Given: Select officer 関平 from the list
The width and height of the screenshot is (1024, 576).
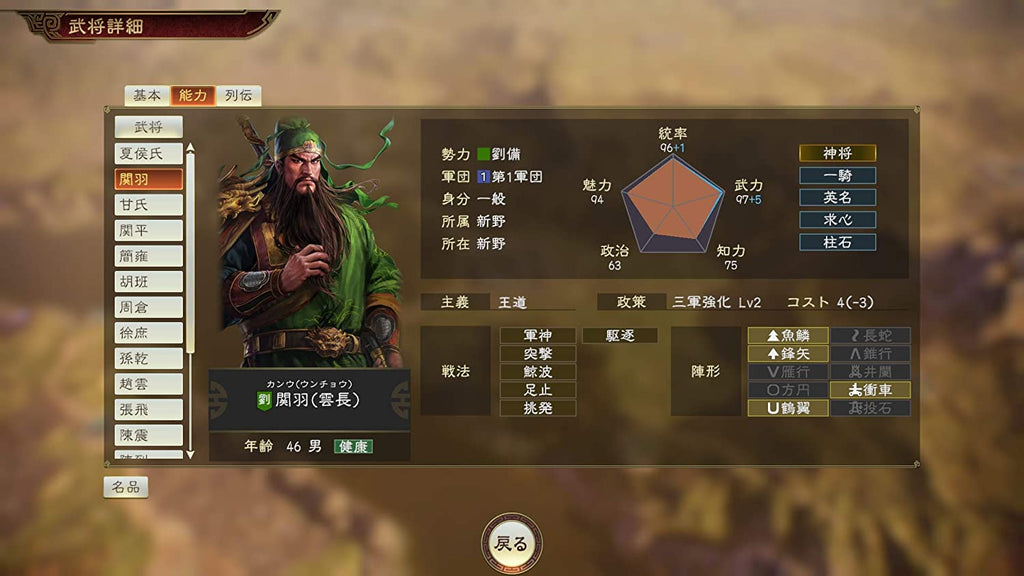Looking at the screenshot, I should 148,230.
